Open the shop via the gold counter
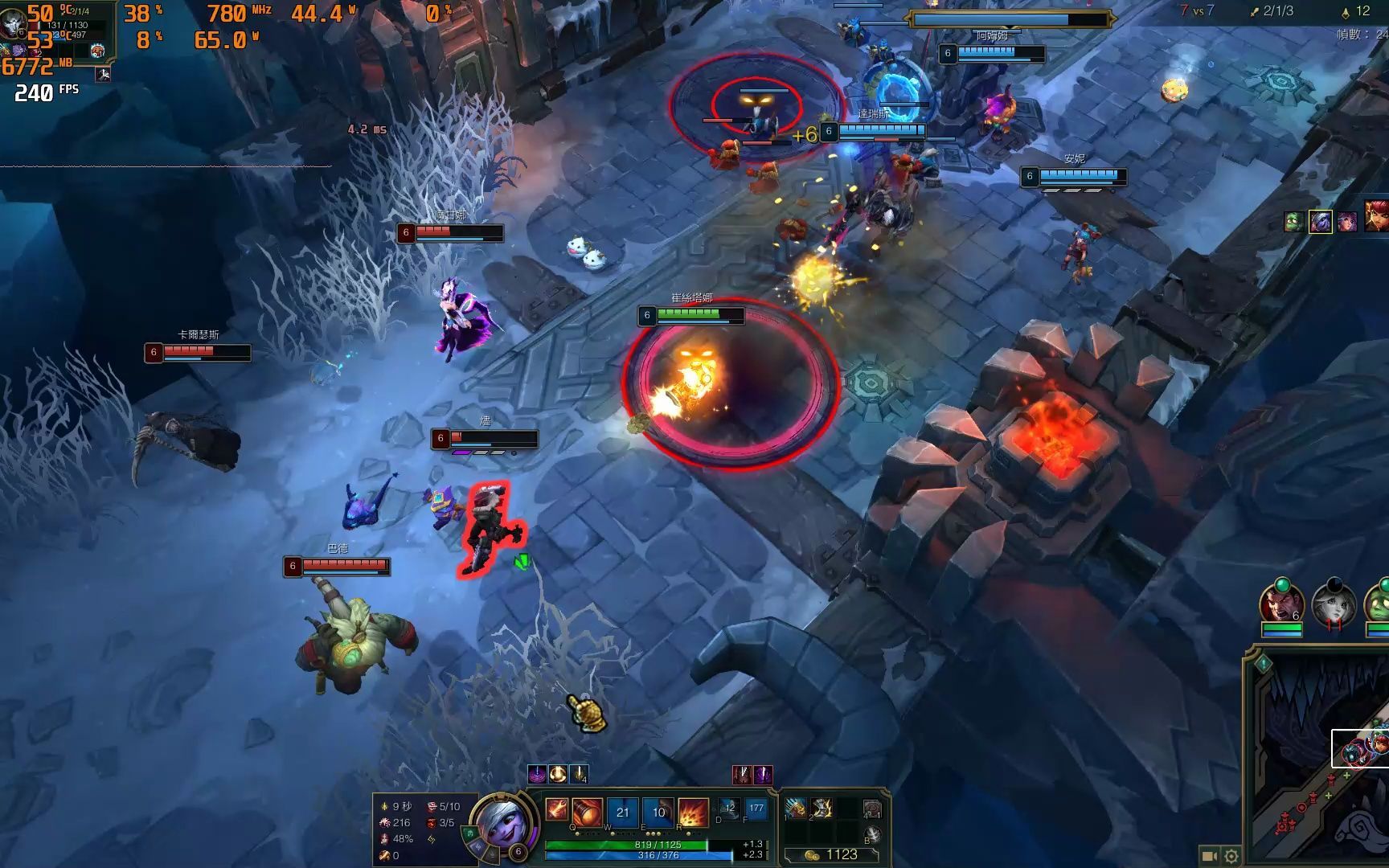1389x868 pixels. click(833, 854)
